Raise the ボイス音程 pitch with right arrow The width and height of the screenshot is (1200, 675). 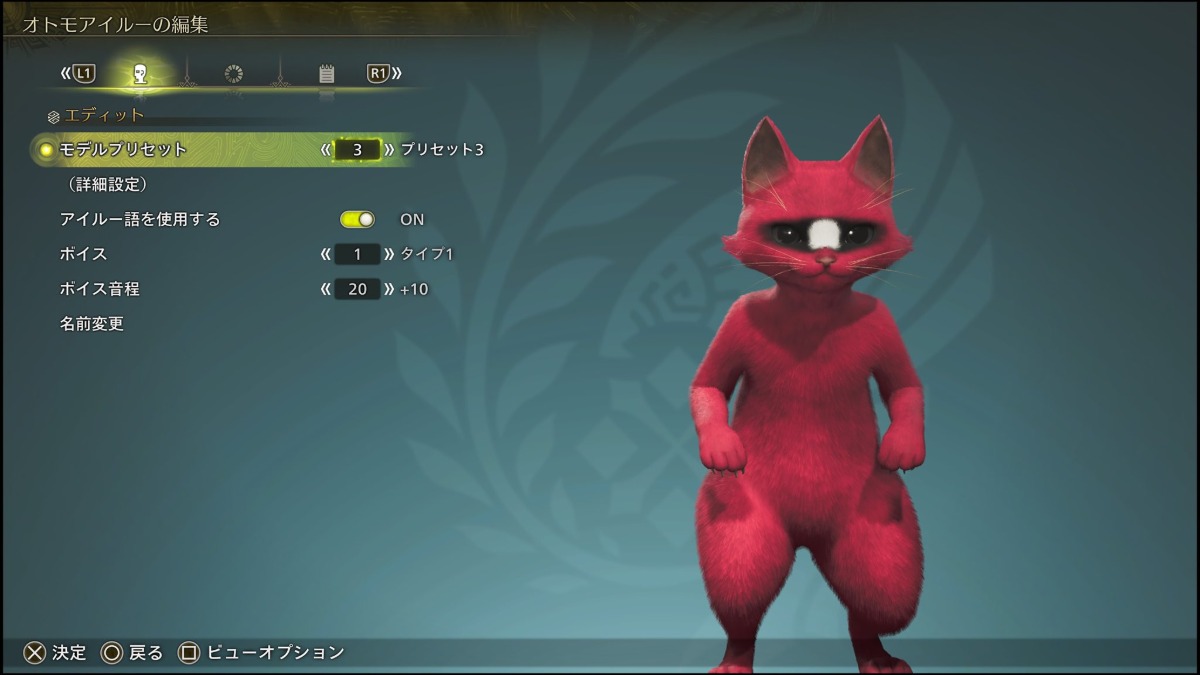pyautogui.click(x=389, y=289)
